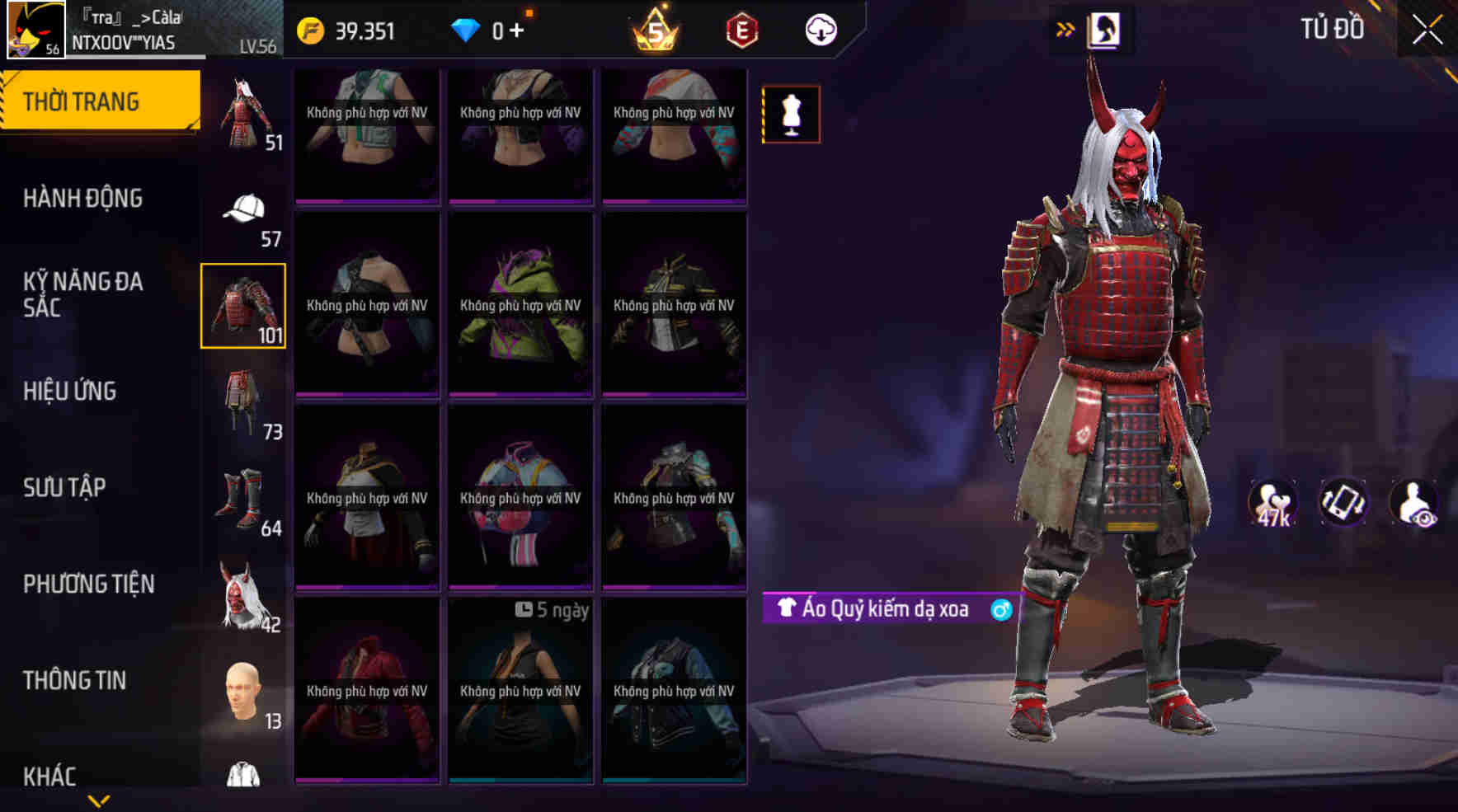The image size is (1458, 812).
Task: Expand the chevron below KHÁC in sidebar
Action: pyautogui.click(x=99, y=801)
